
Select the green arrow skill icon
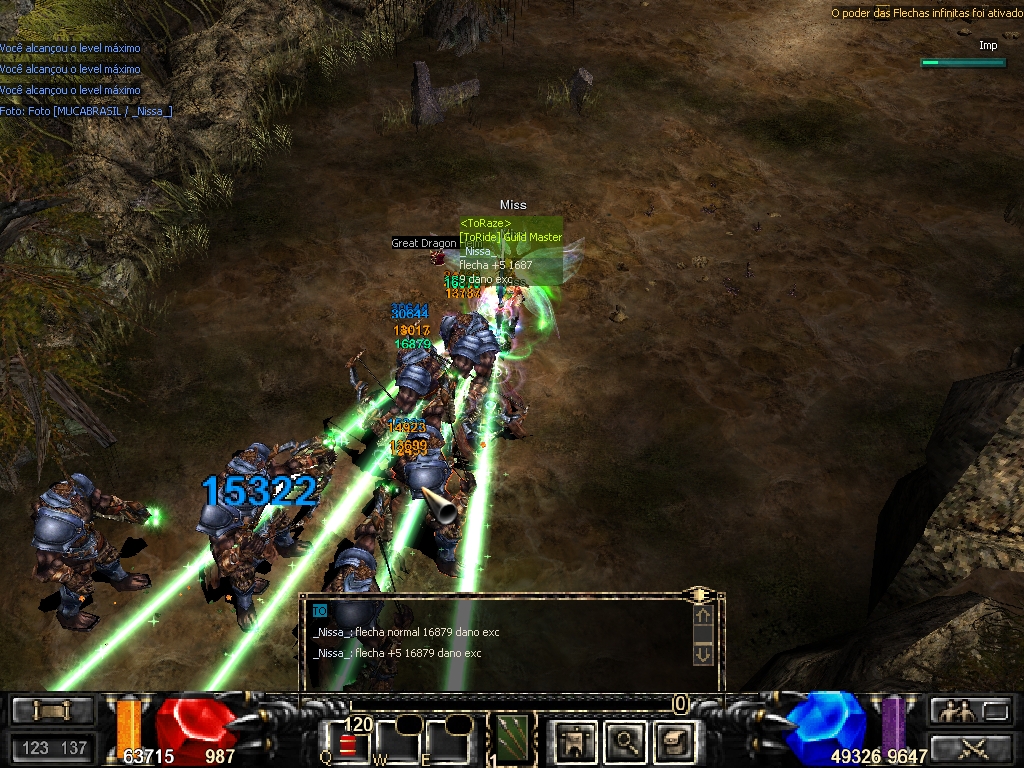click(x=513, y=739)
